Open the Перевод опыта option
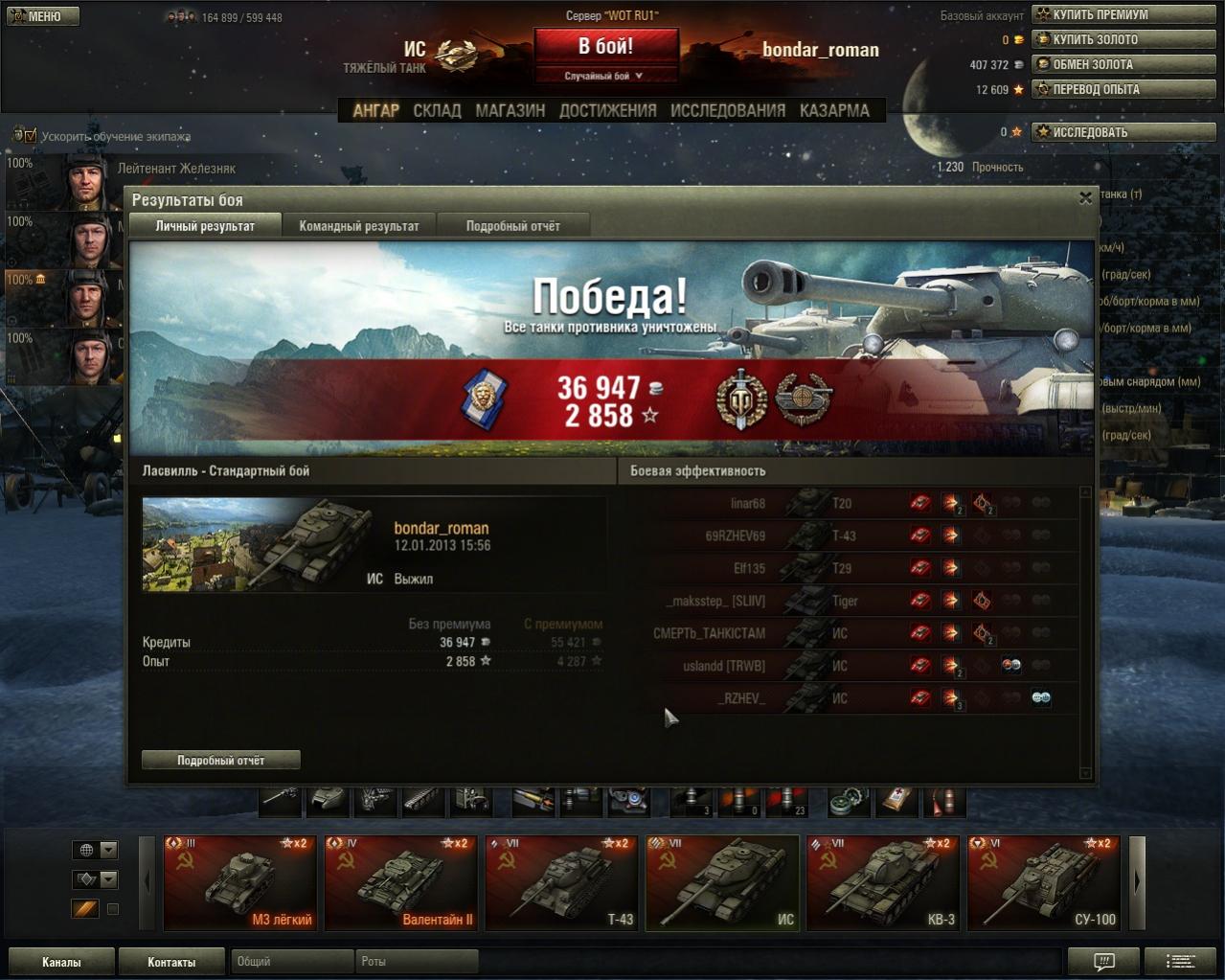The height and width of the screenshot is (980, 1225). click(1122, 89)
